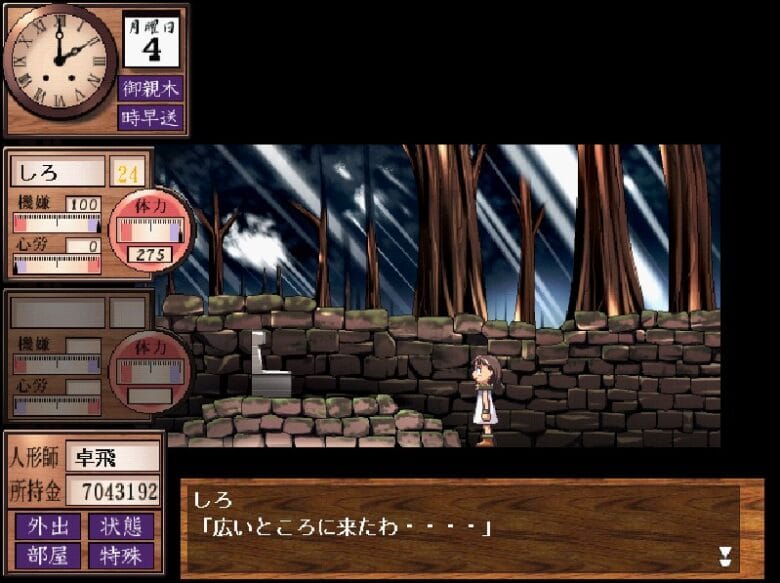Viewport: 780px width, 583px height.
Task: Activate the 時早送 fast-forward button
Action: (151, 117)
